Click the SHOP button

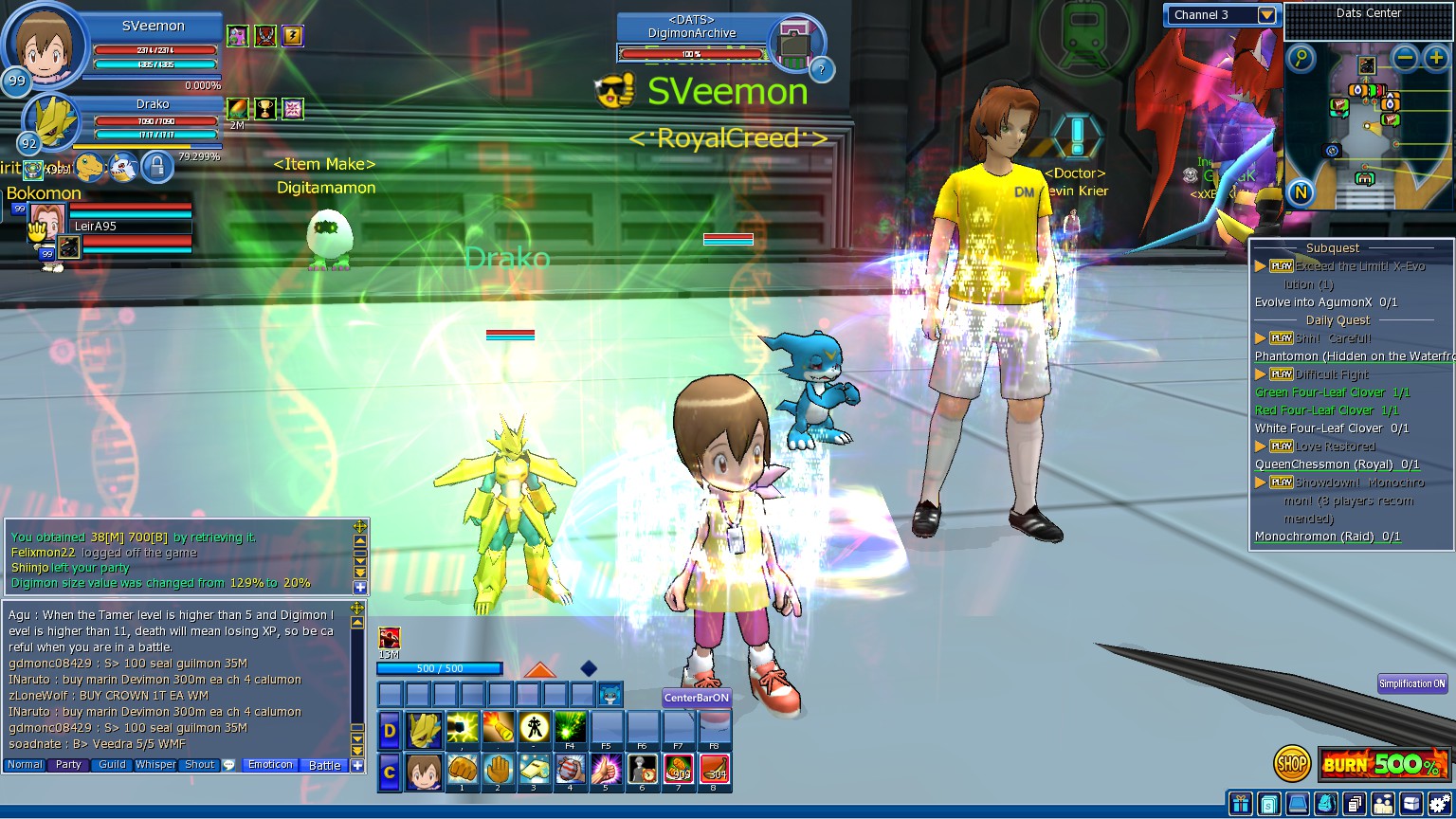(x=1291, y=761)
